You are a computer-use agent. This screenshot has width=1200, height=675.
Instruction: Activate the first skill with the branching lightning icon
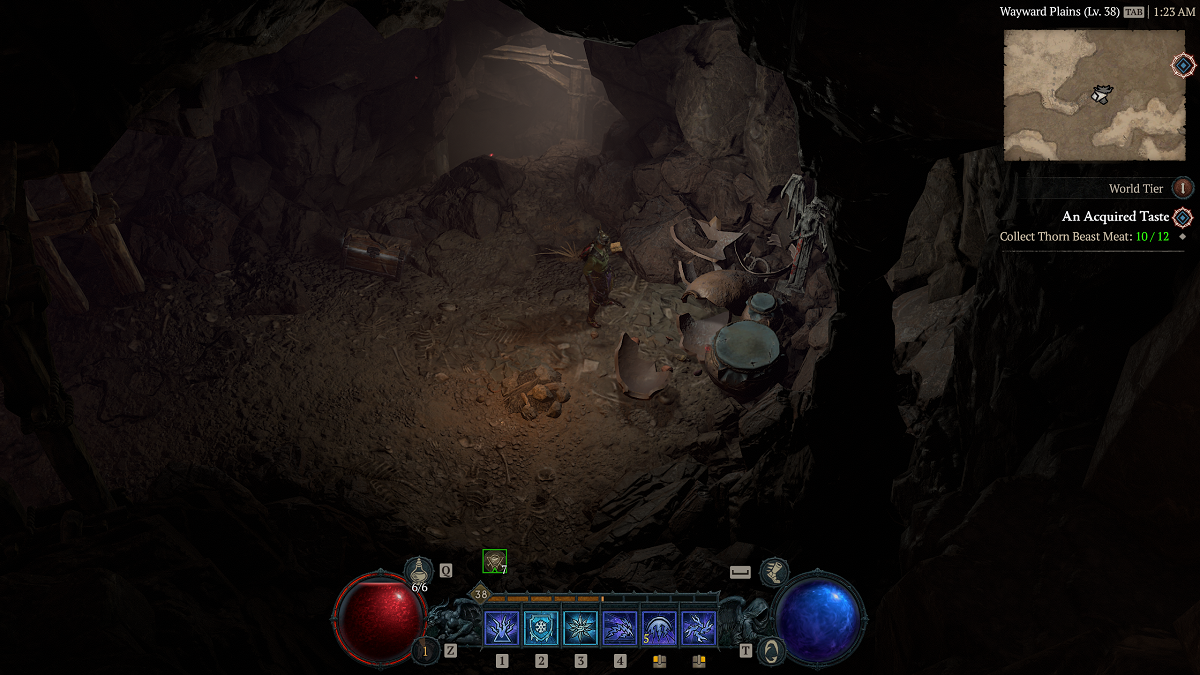coord(501,629)
